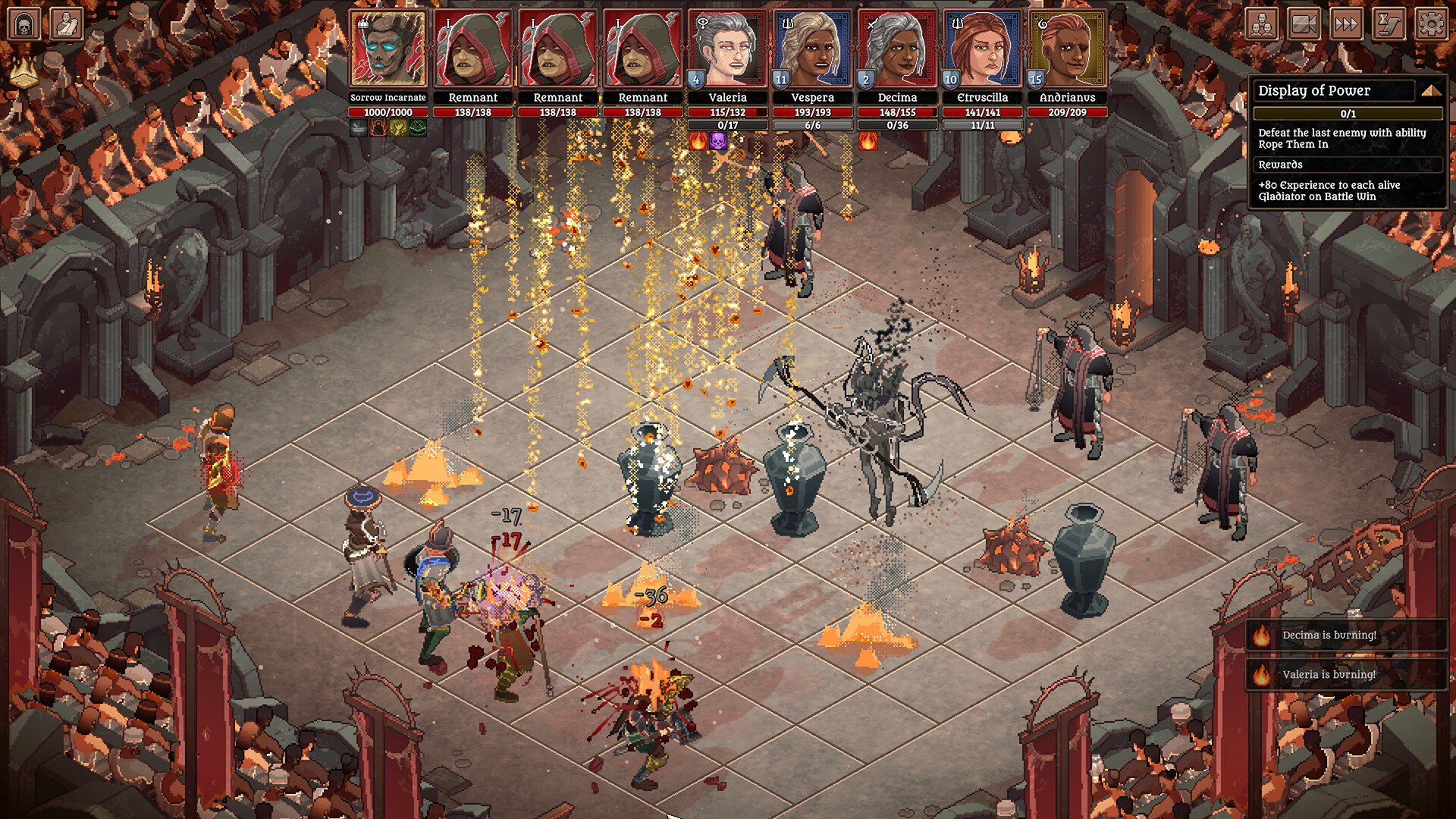The height and width of the screenshot is (819, 1456).
Task: Open game settings with the gear icon
Action: [x=1432, y=24]
